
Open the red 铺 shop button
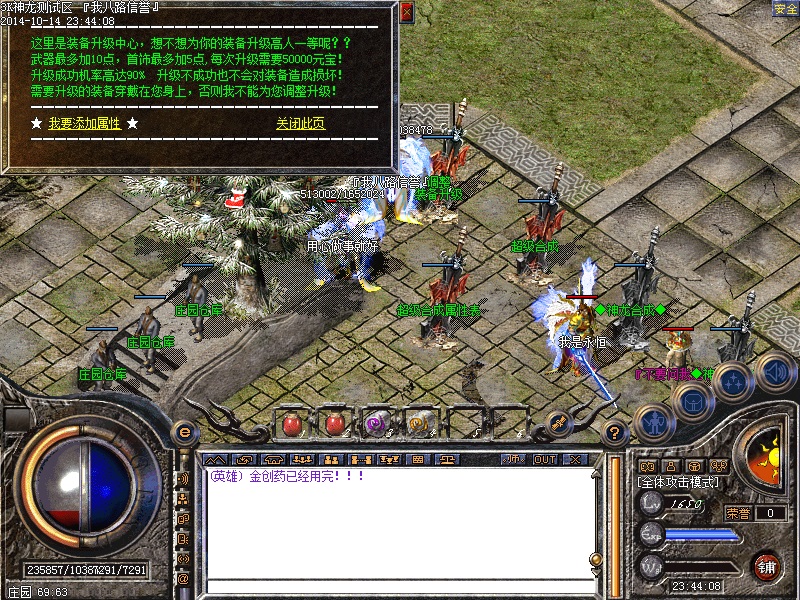click(767, 565)
